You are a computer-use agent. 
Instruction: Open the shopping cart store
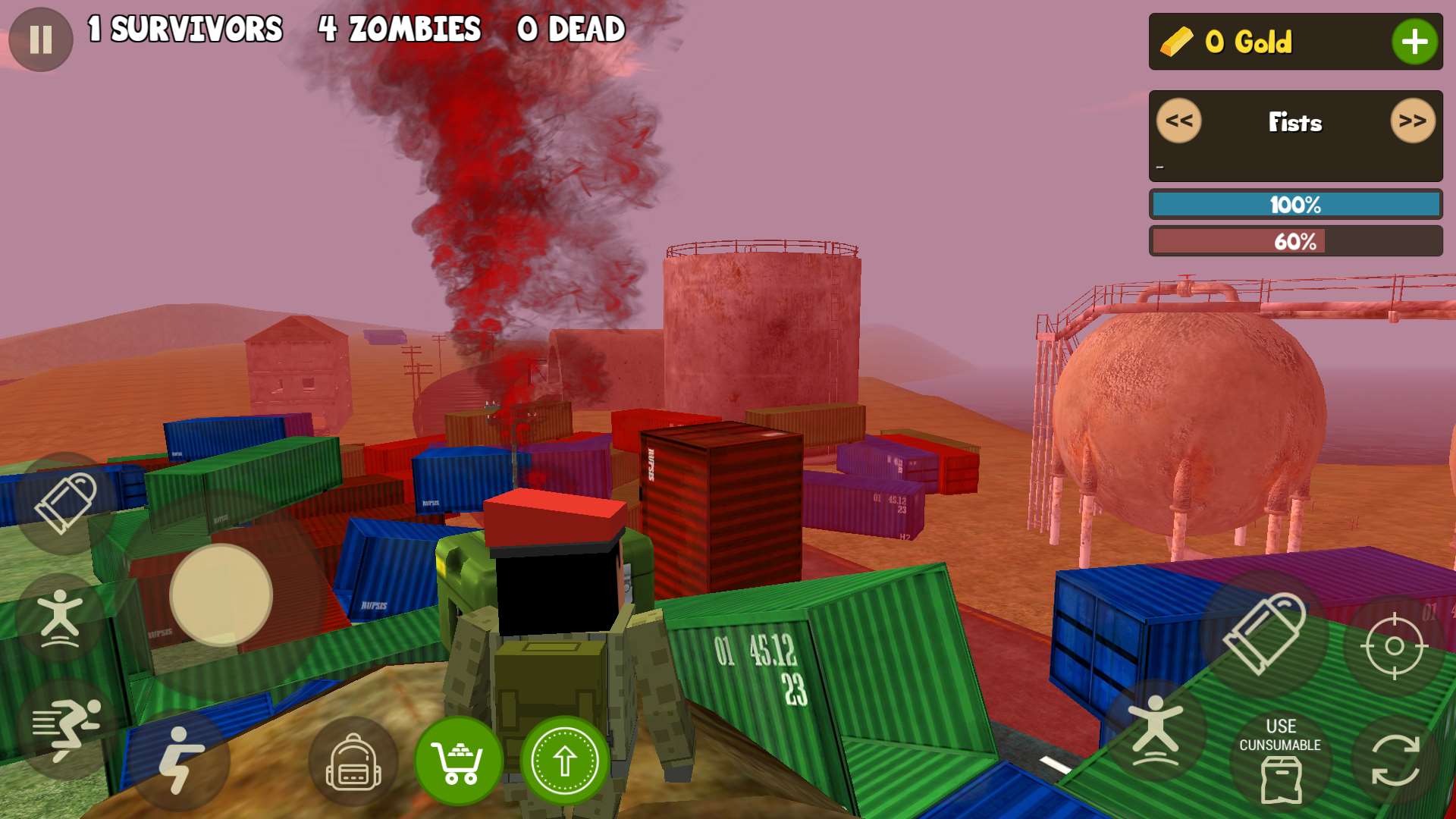tap(458, 761)
